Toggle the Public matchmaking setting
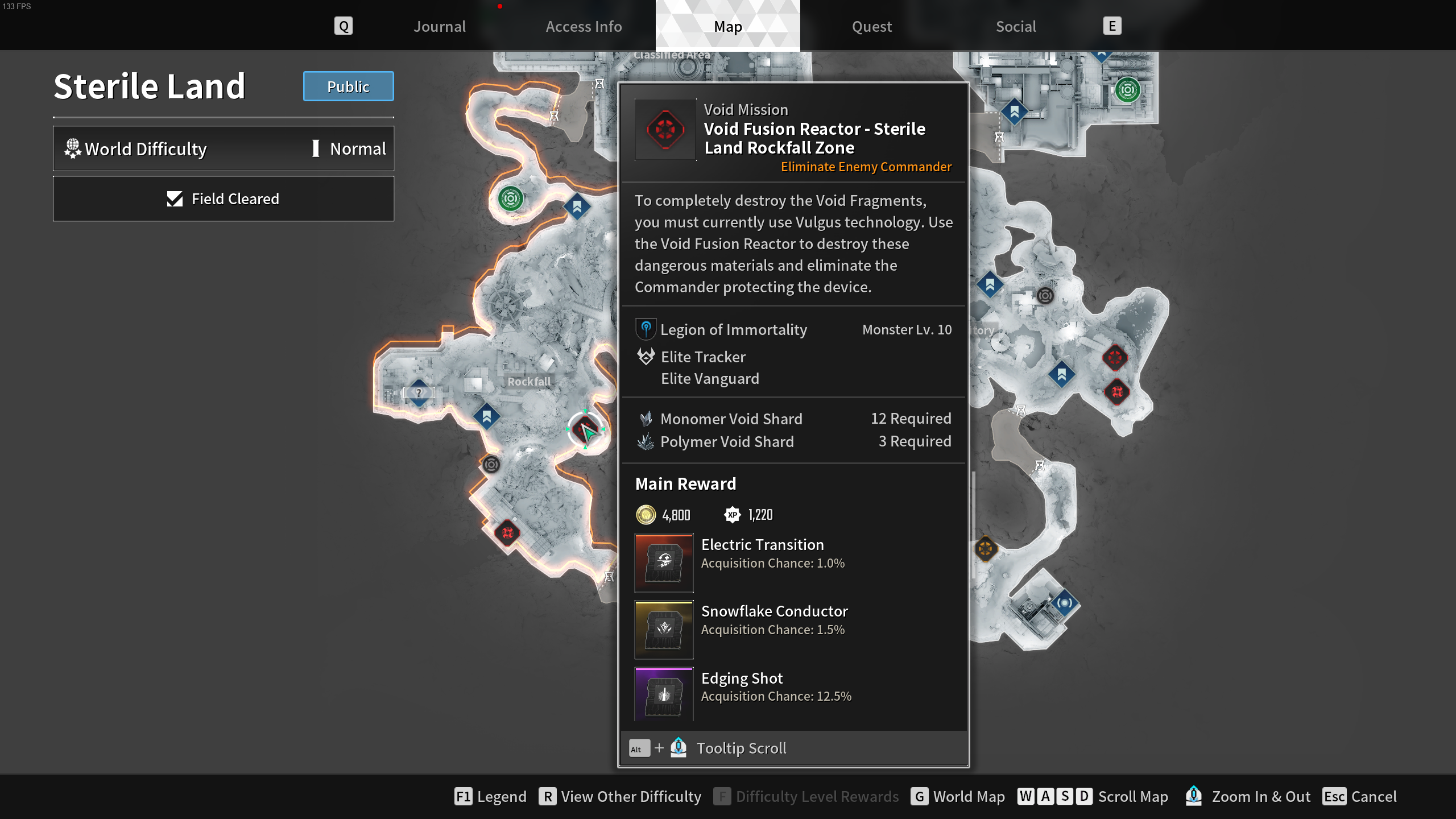The image size is (1456, 819). click(348, 86)
